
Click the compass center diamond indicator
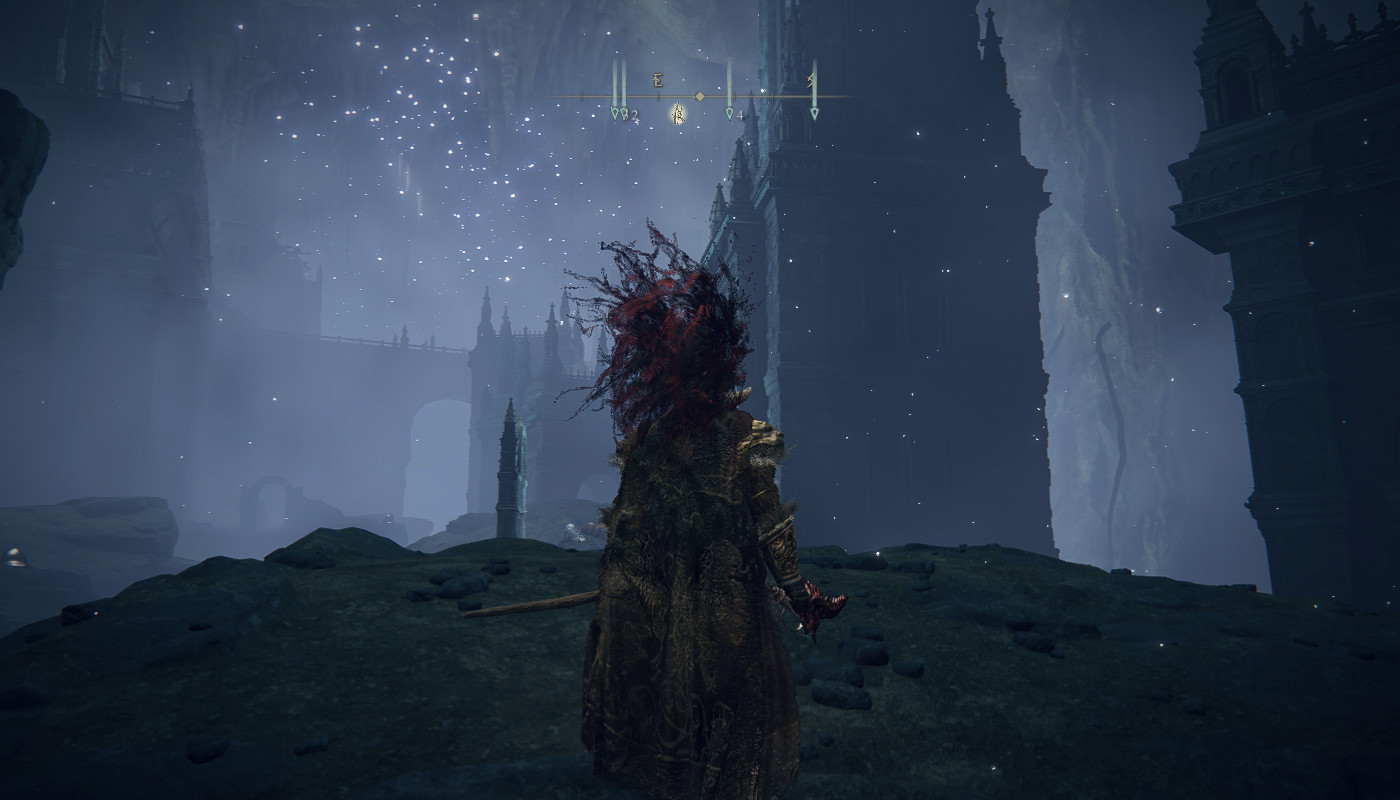point(700,96)
